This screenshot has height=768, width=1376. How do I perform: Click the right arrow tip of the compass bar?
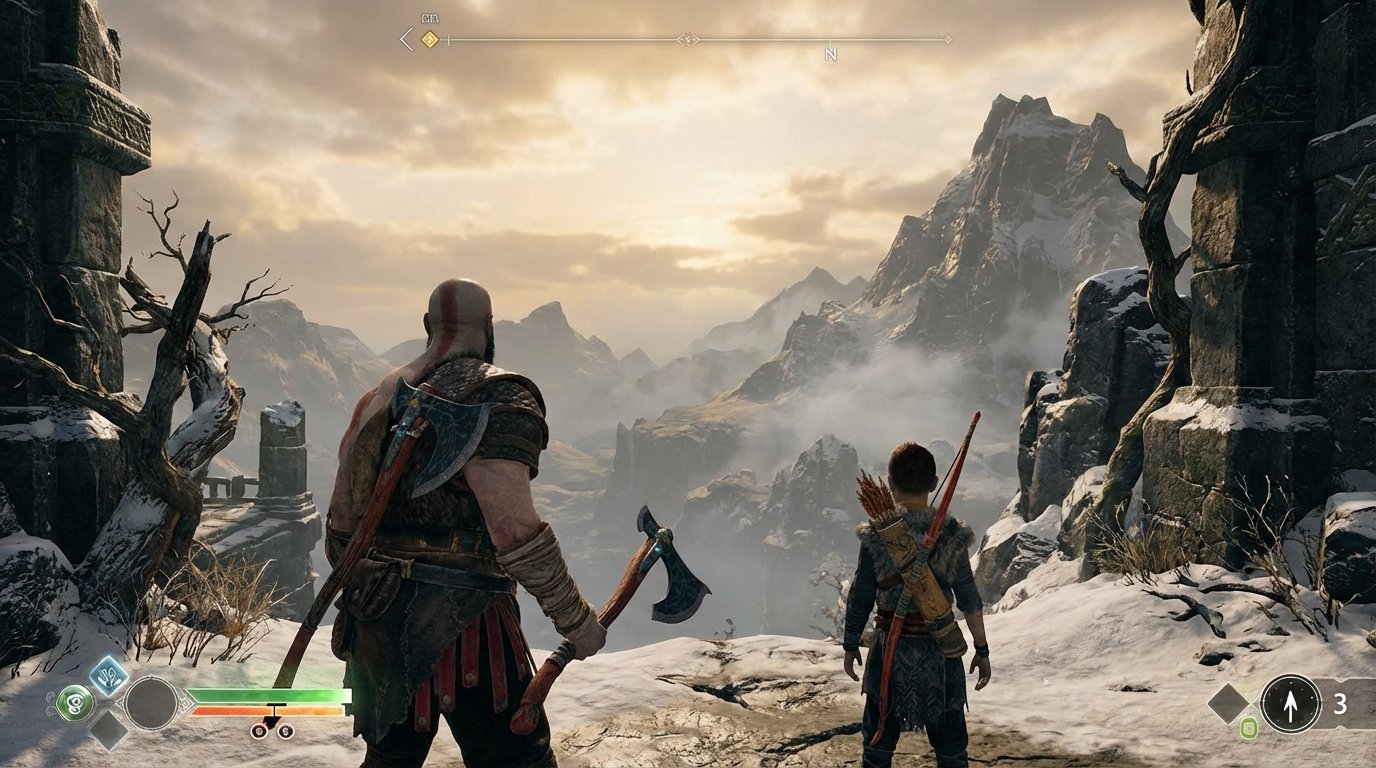pyautogui.click(x=947, y=39)
